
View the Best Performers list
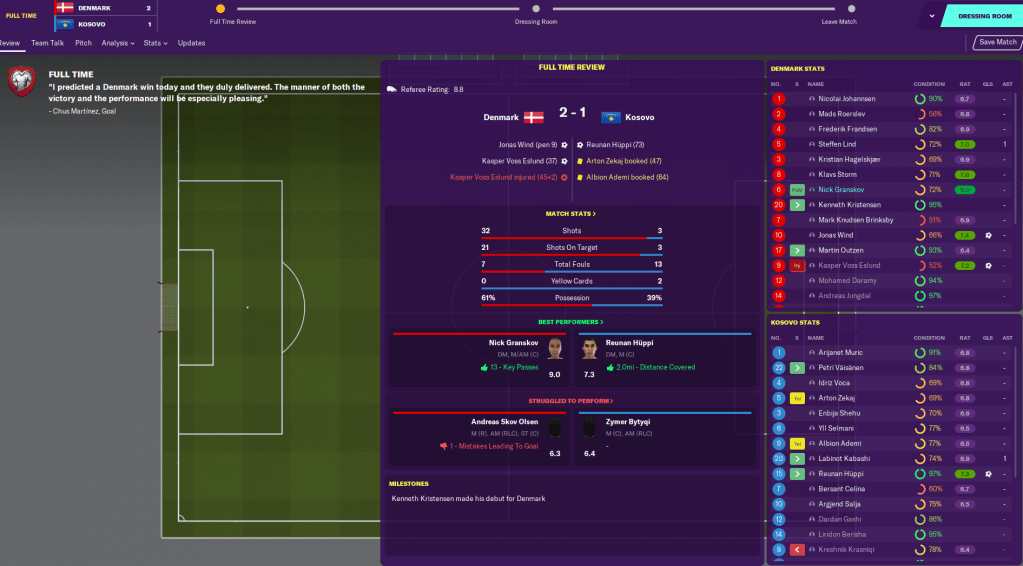click(570, 322)
